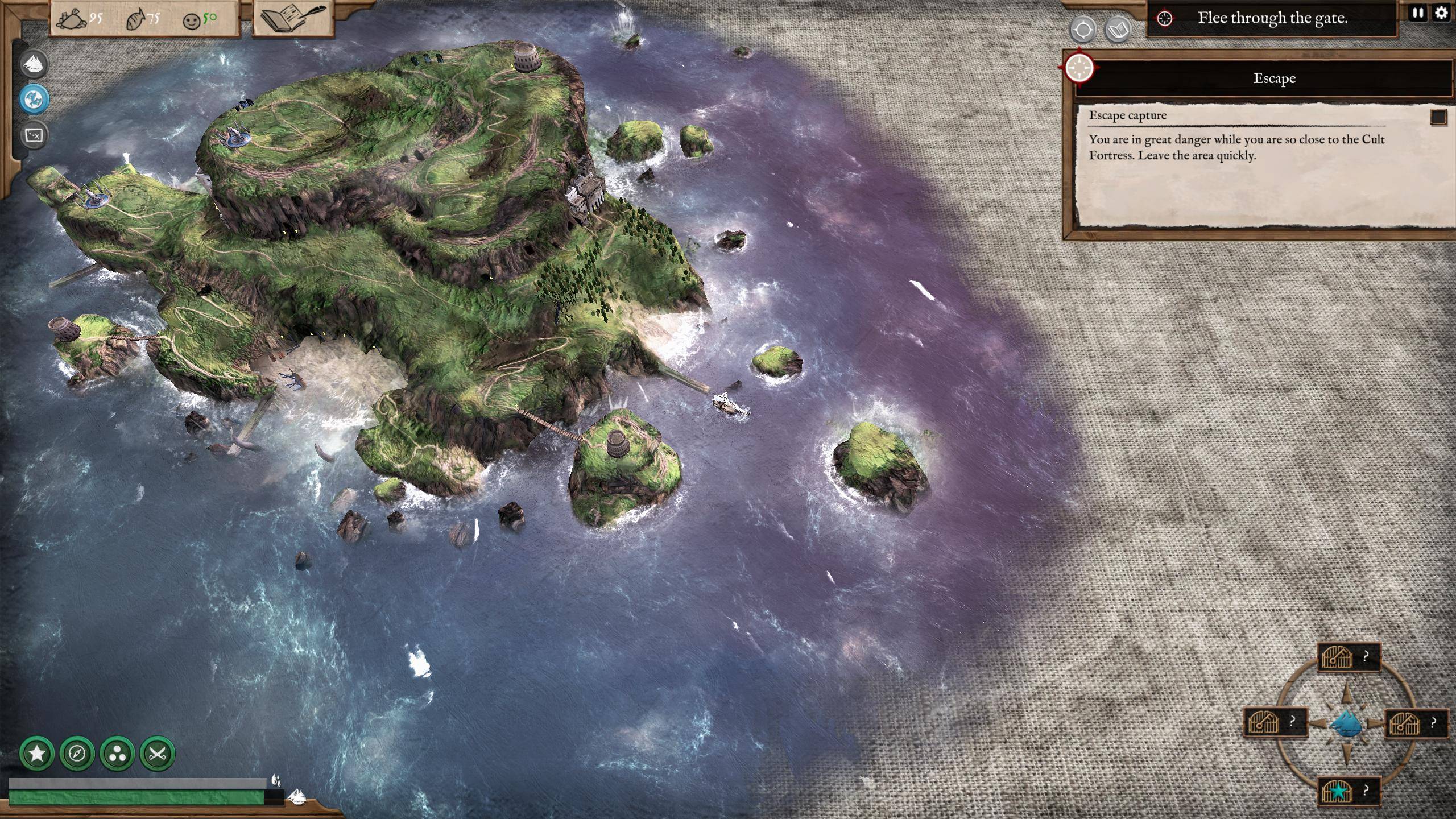The image size is (1456, 819).
Task: Open the treasure map button
Action: tap(34, 135)
